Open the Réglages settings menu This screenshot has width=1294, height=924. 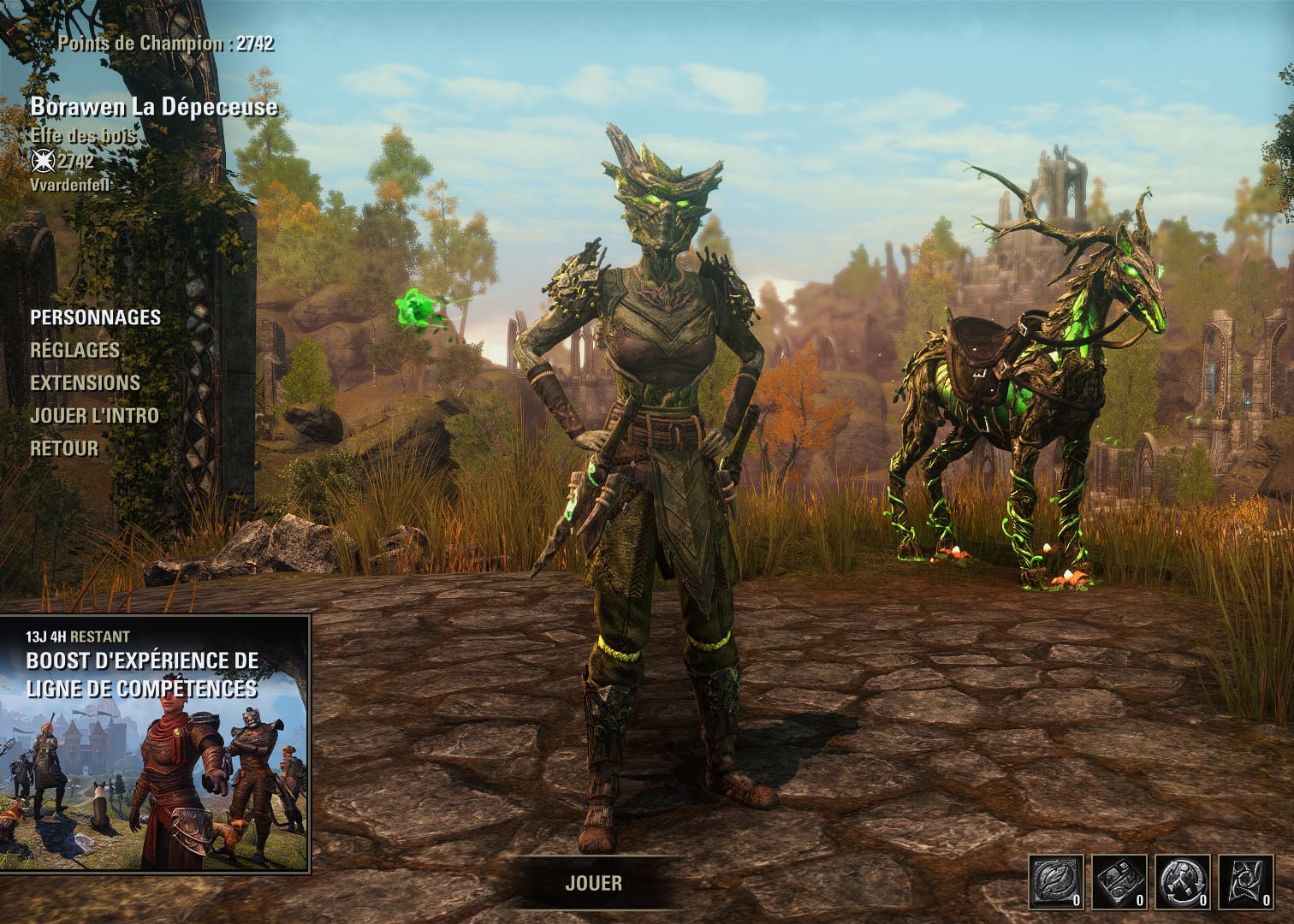tap(74, 350)
